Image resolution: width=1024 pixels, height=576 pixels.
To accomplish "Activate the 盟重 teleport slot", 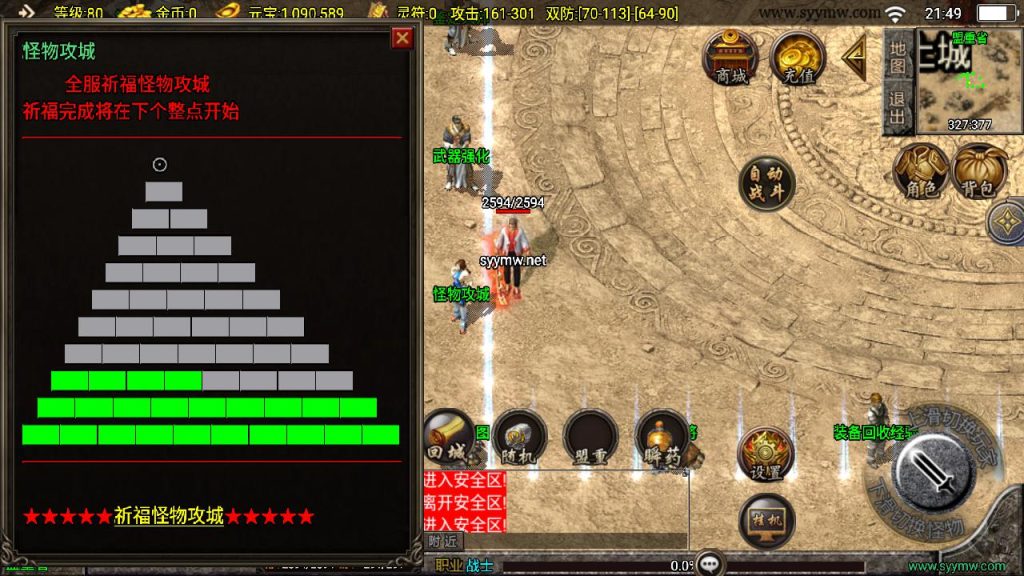I will pos(589,437).
